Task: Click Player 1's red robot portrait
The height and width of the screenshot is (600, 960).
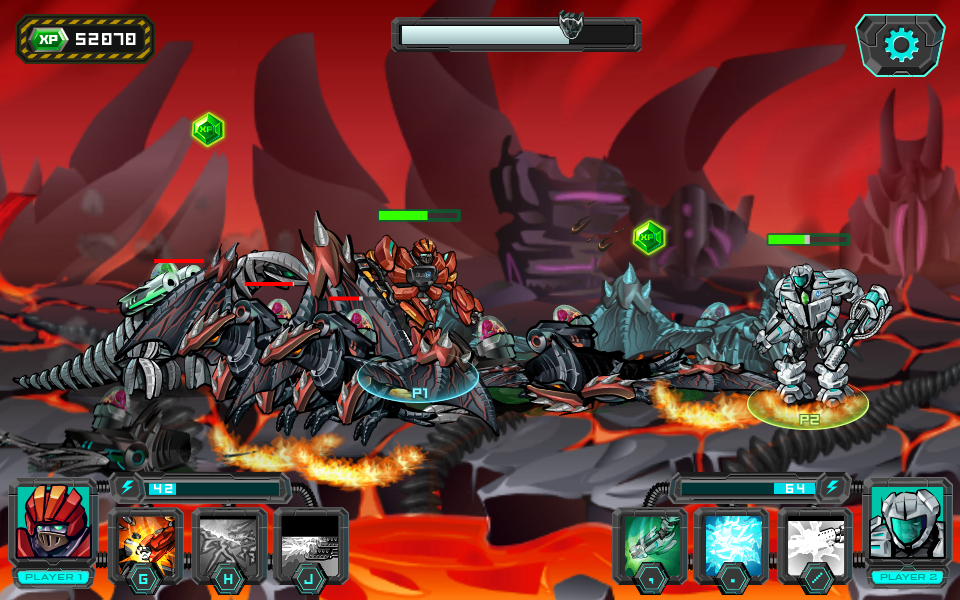Action: [x=53, y=524]
